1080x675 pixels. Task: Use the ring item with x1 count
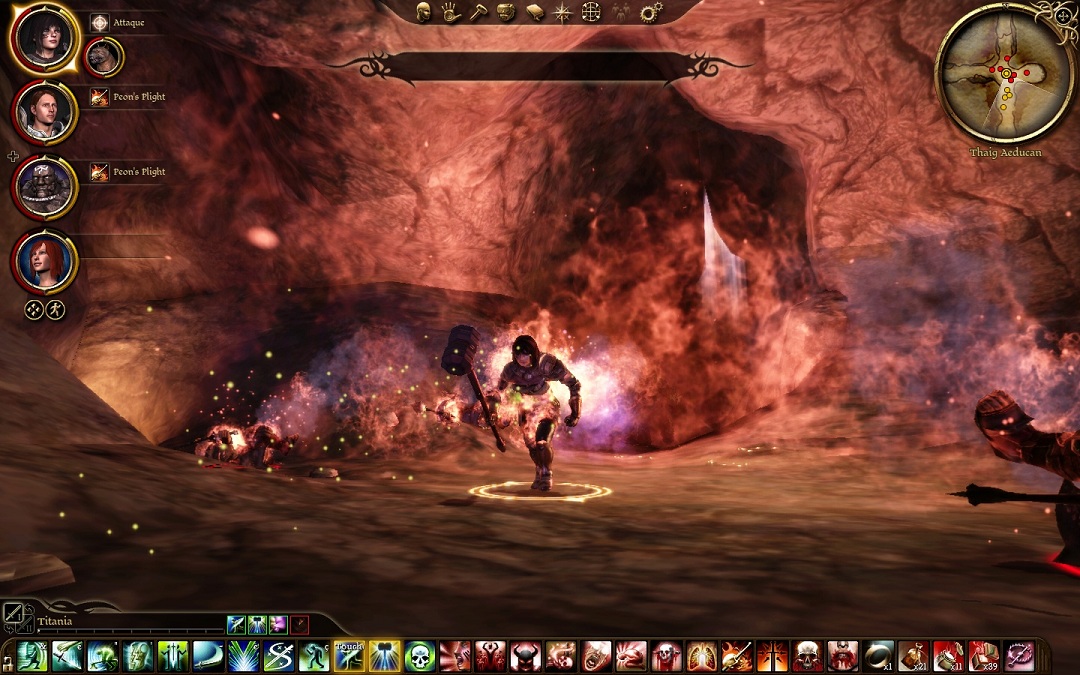point(879,656)
